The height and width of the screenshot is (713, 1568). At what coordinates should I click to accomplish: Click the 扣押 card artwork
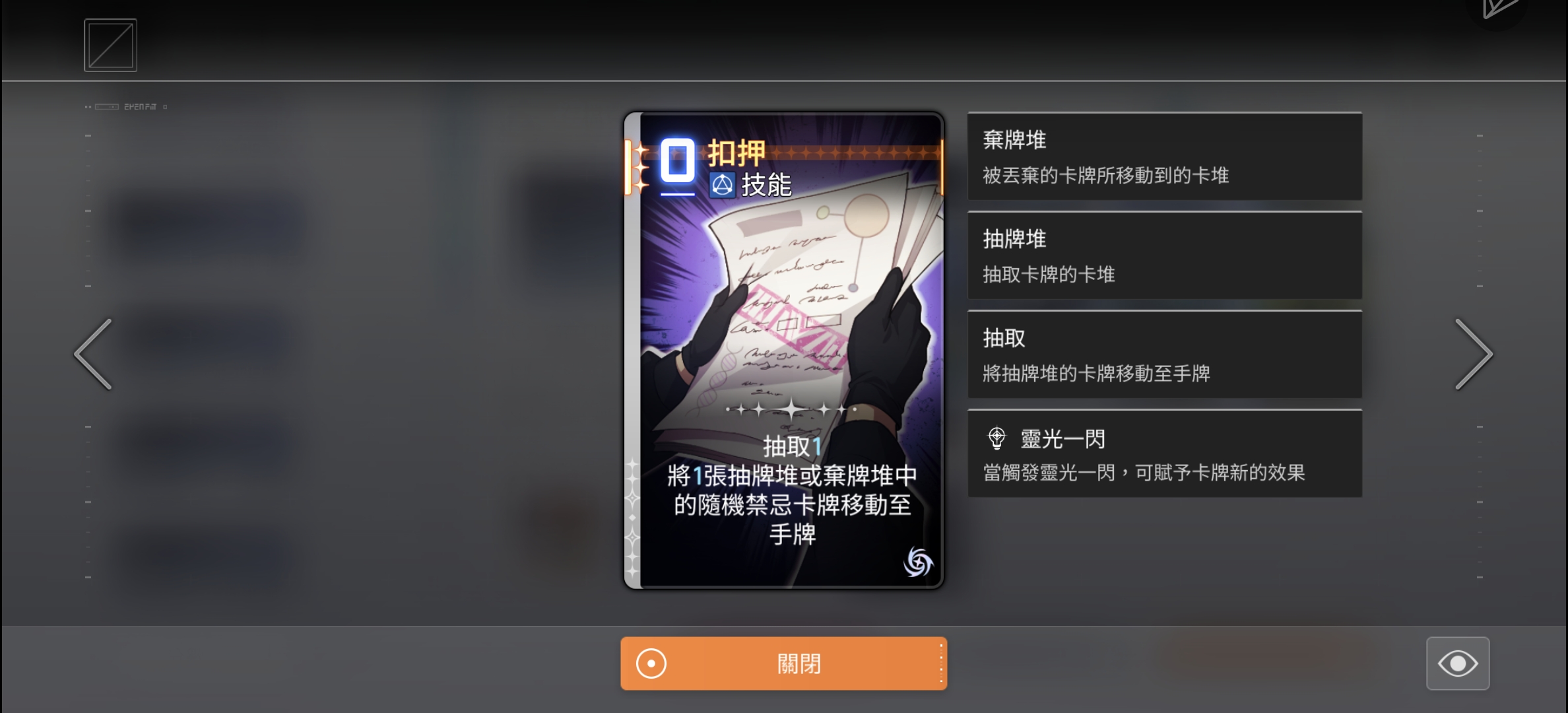[x=784, y=297]
